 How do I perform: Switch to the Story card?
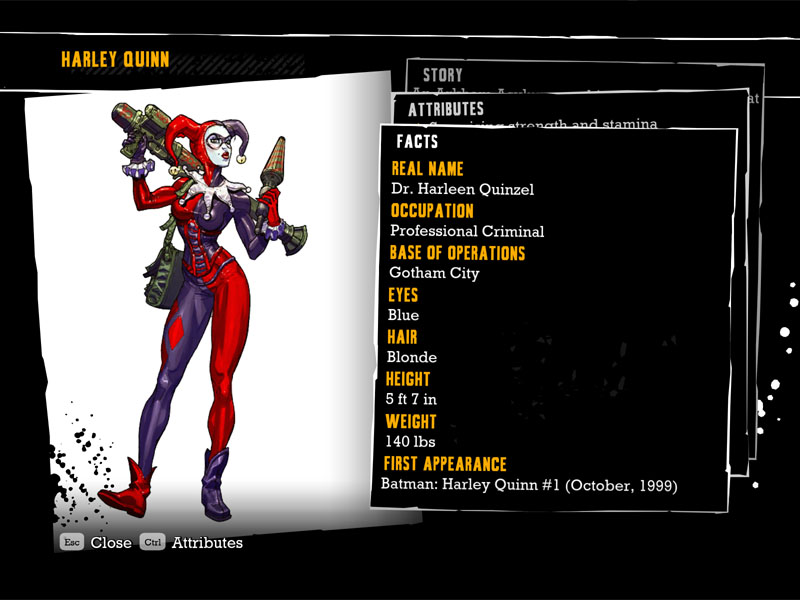443,75
